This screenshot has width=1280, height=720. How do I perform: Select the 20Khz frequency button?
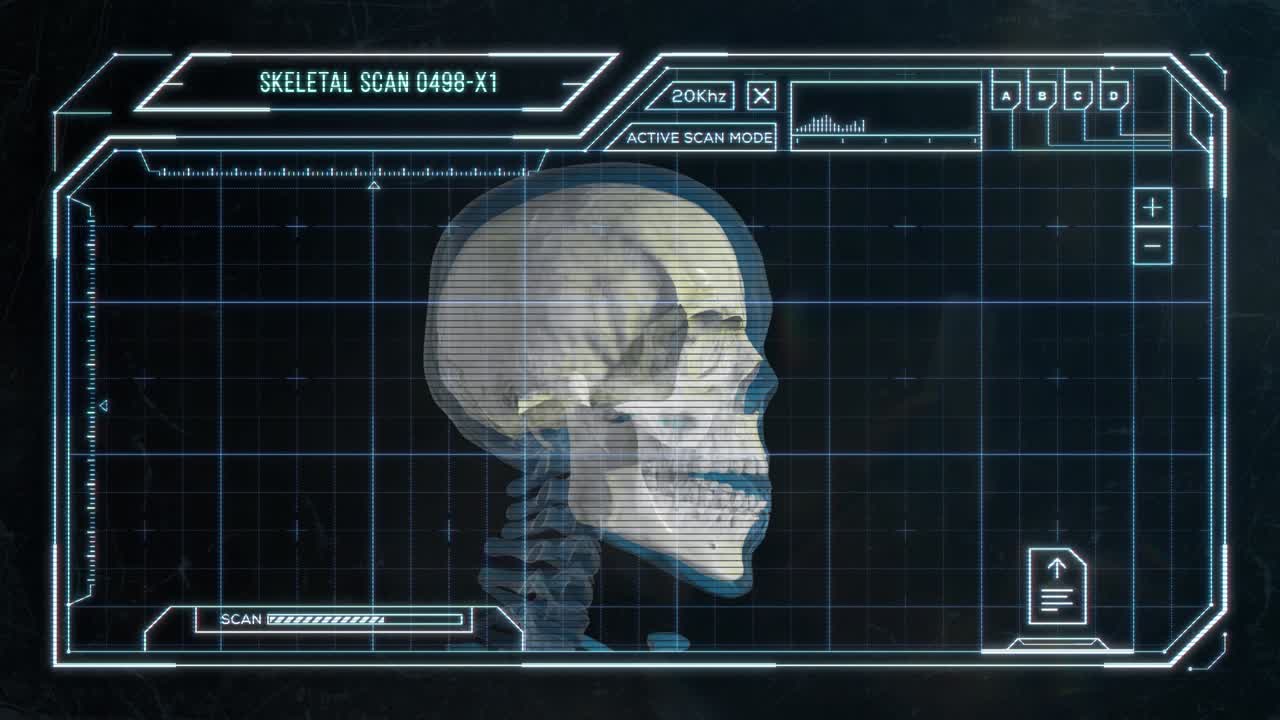tap(698, 96)
